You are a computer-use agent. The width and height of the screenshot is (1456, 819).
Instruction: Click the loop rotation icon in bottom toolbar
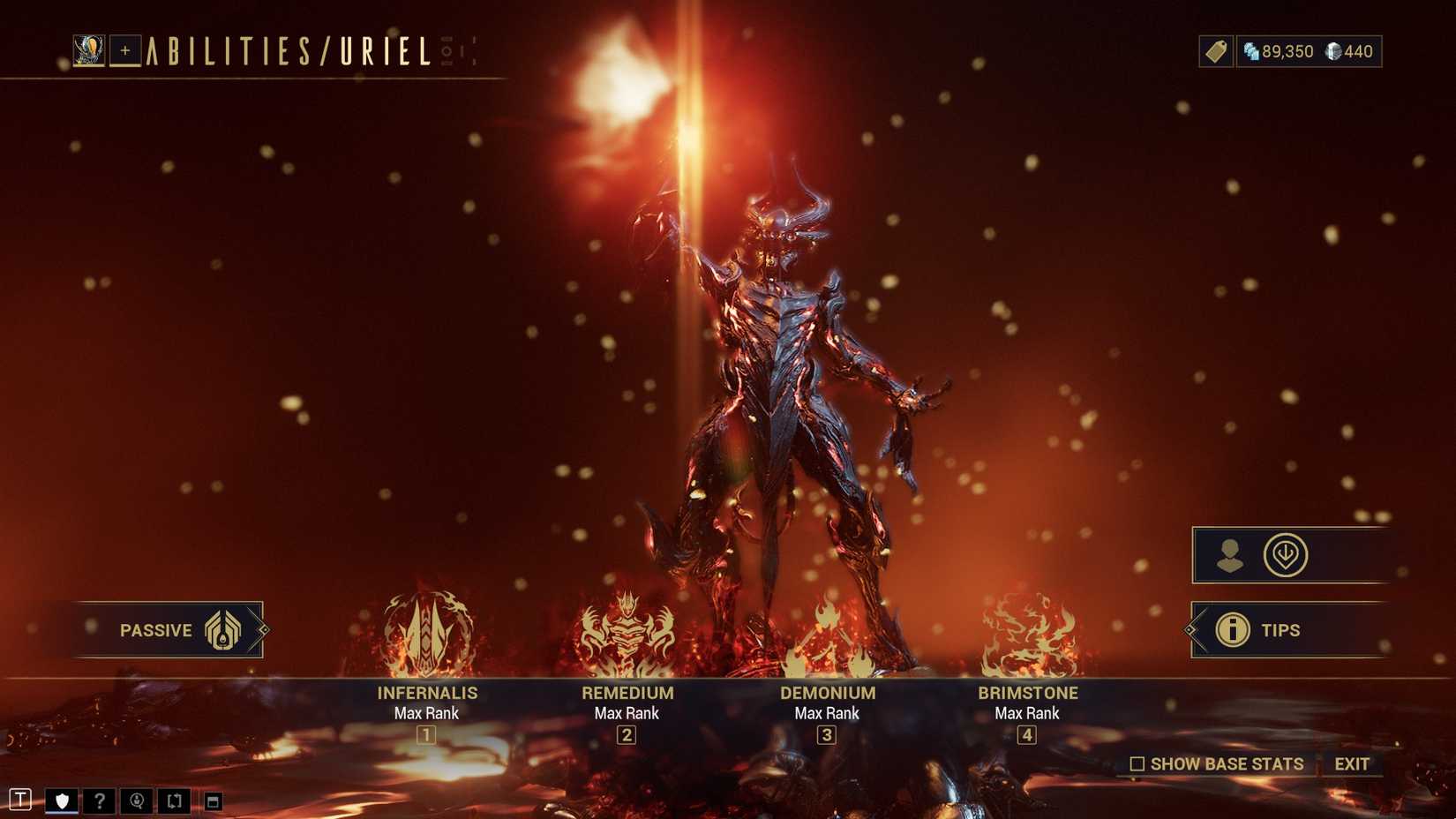pos(175,800)
